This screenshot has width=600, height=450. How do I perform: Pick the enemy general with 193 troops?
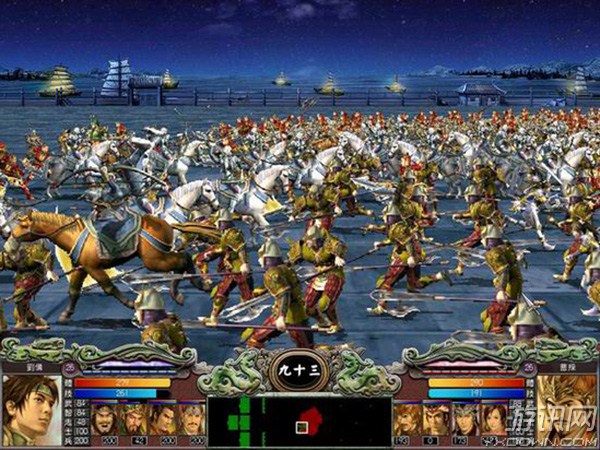(406, 421)
